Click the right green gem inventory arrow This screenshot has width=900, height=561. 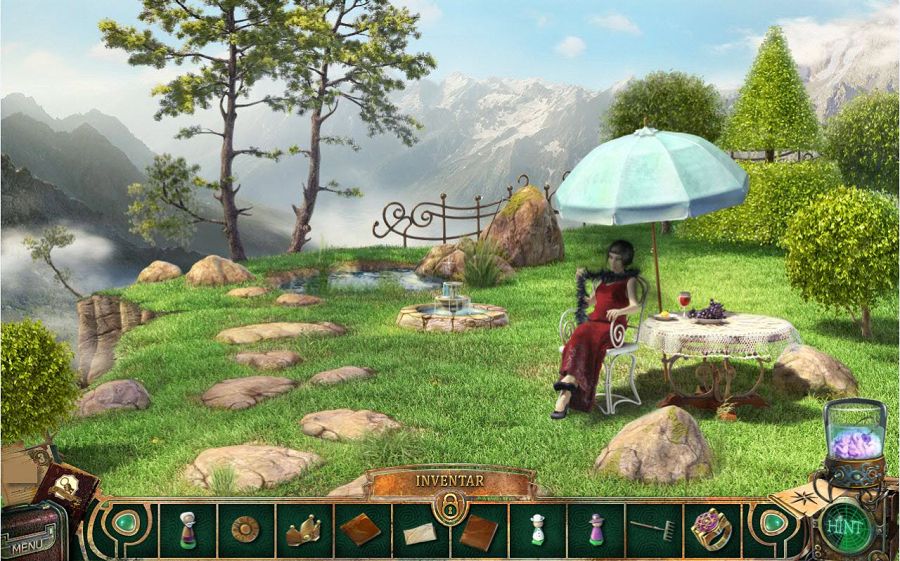tap(771, 524)
